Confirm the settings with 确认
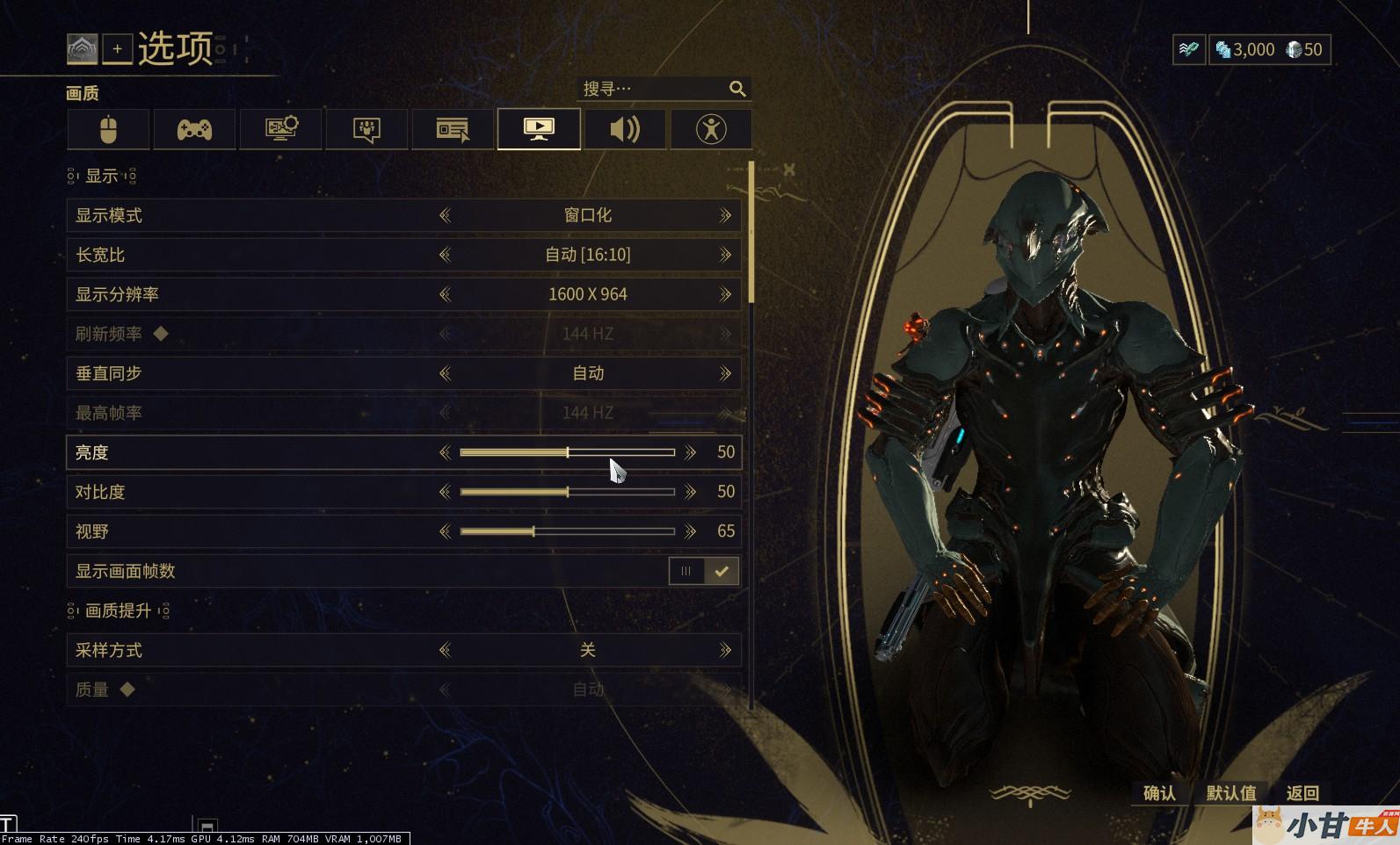The height and width of the screenshot is (845, 1400). tap(1159, 793)
